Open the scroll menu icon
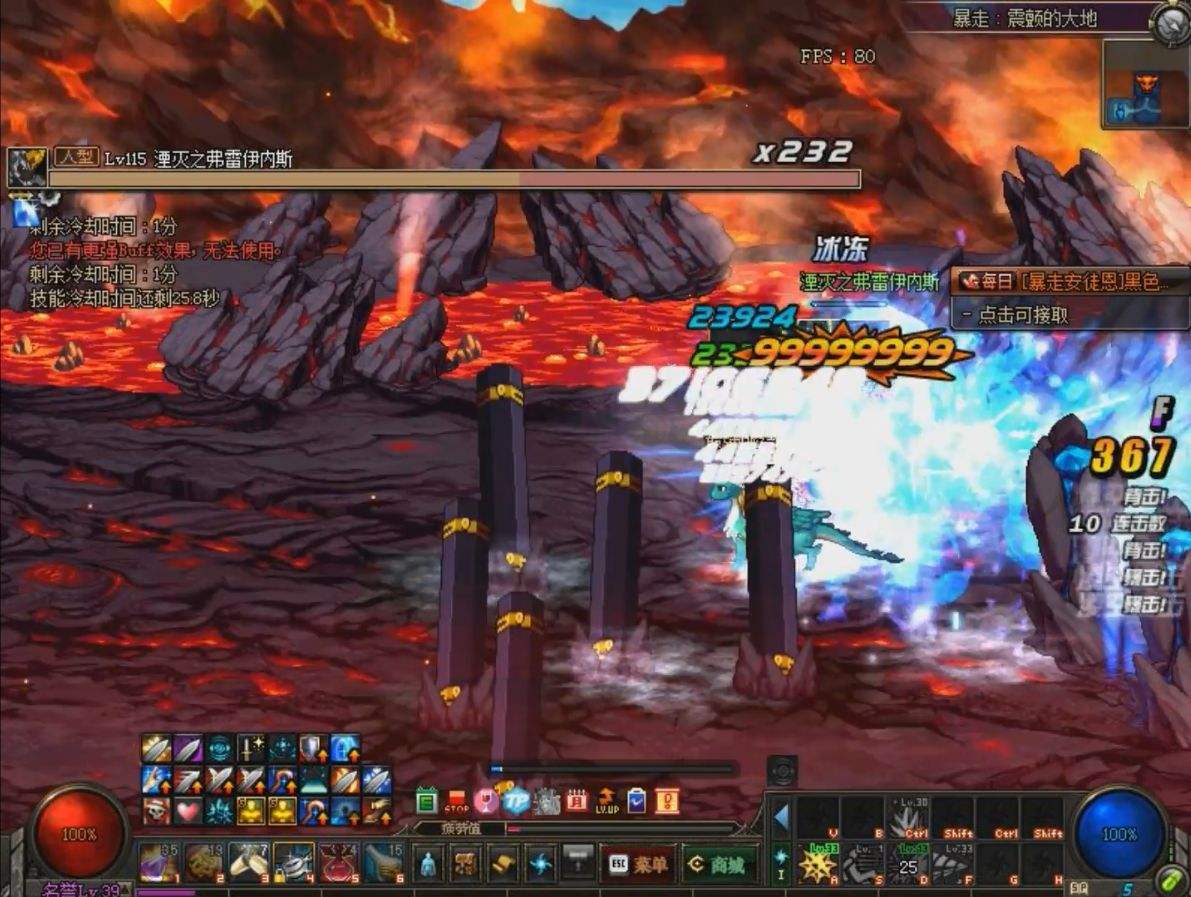The image size is (1191, 897). [x=502, y=864]
